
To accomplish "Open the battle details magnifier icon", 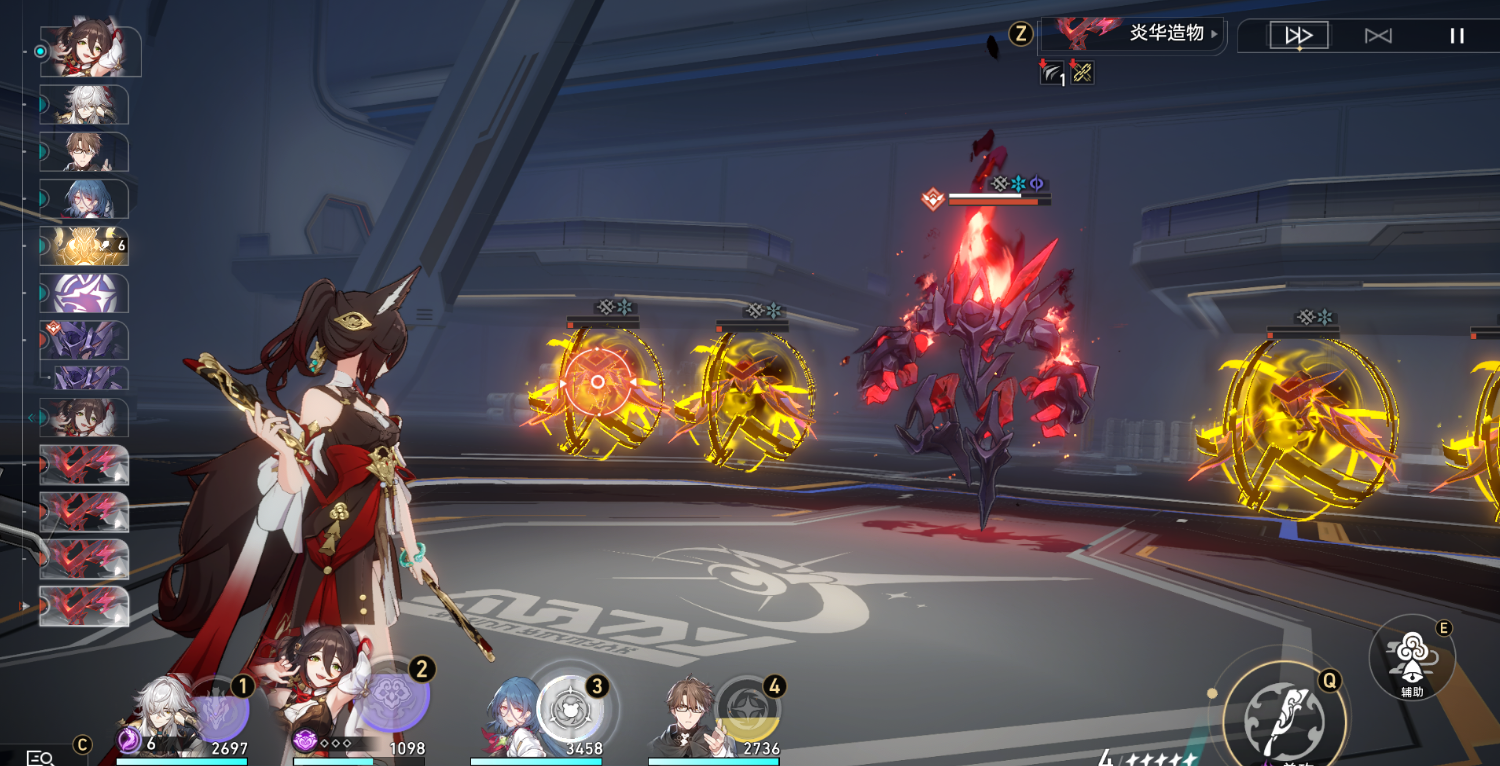I will click(x=40, y=757).
